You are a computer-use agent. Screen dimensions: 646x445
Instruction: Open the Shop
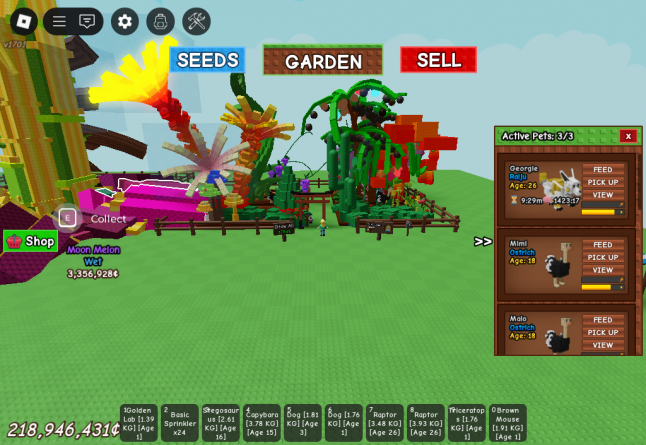click(x=30, y=241)
